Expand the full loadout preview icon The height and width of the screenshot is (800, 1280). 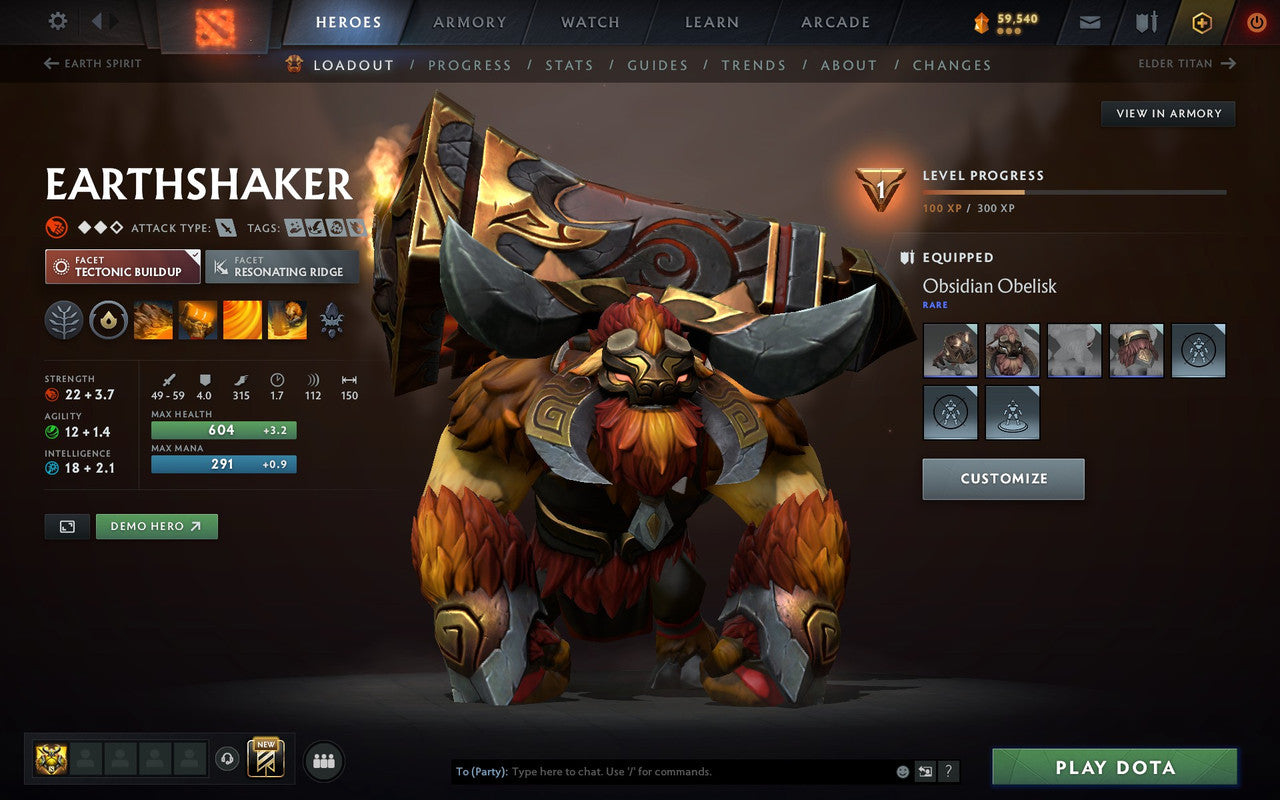66,526
